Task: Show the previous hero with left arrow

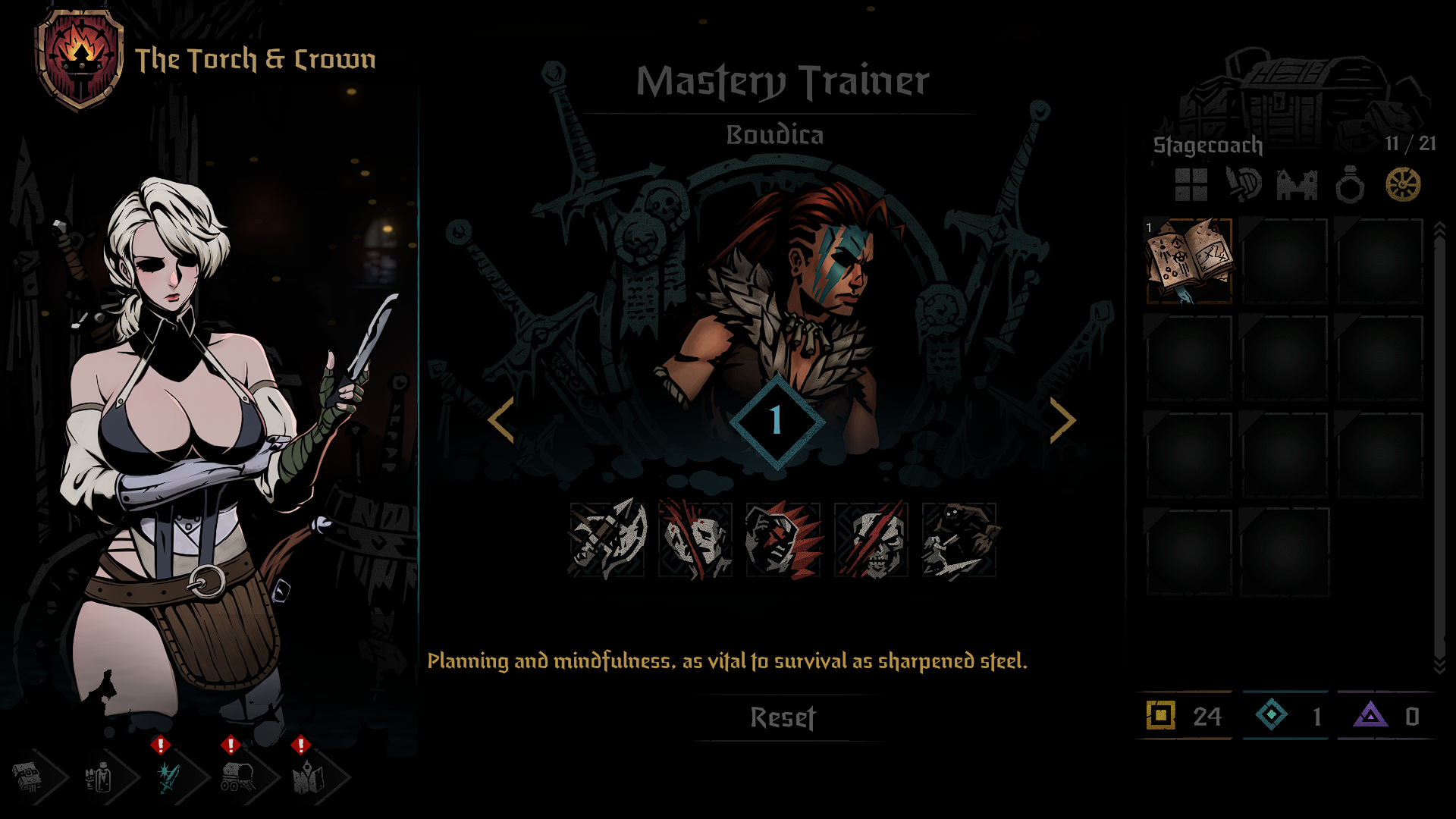Action: click(x=502, y=420)
